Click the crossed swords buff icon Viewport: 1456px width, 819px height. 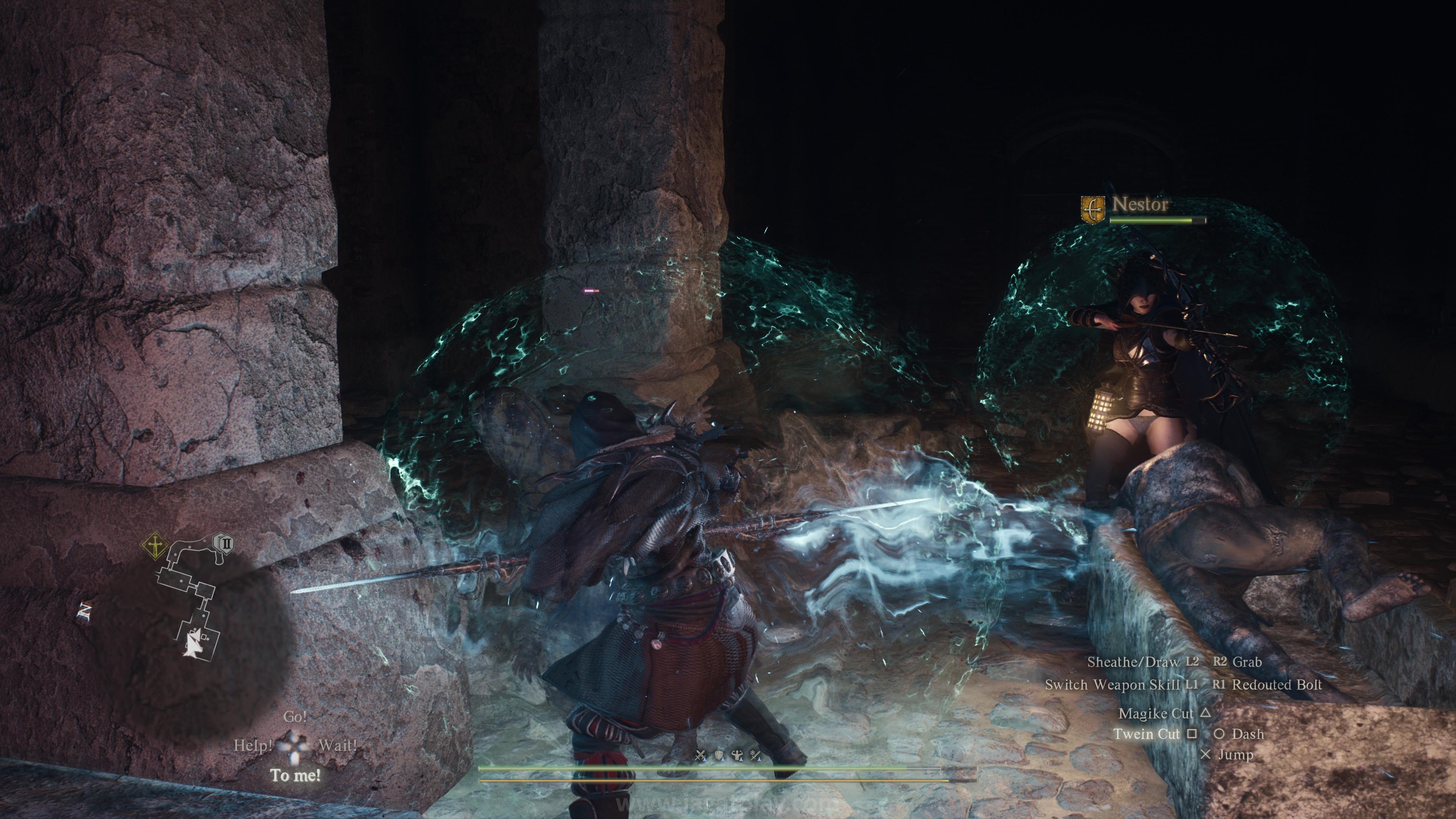[x=701, y=755]
